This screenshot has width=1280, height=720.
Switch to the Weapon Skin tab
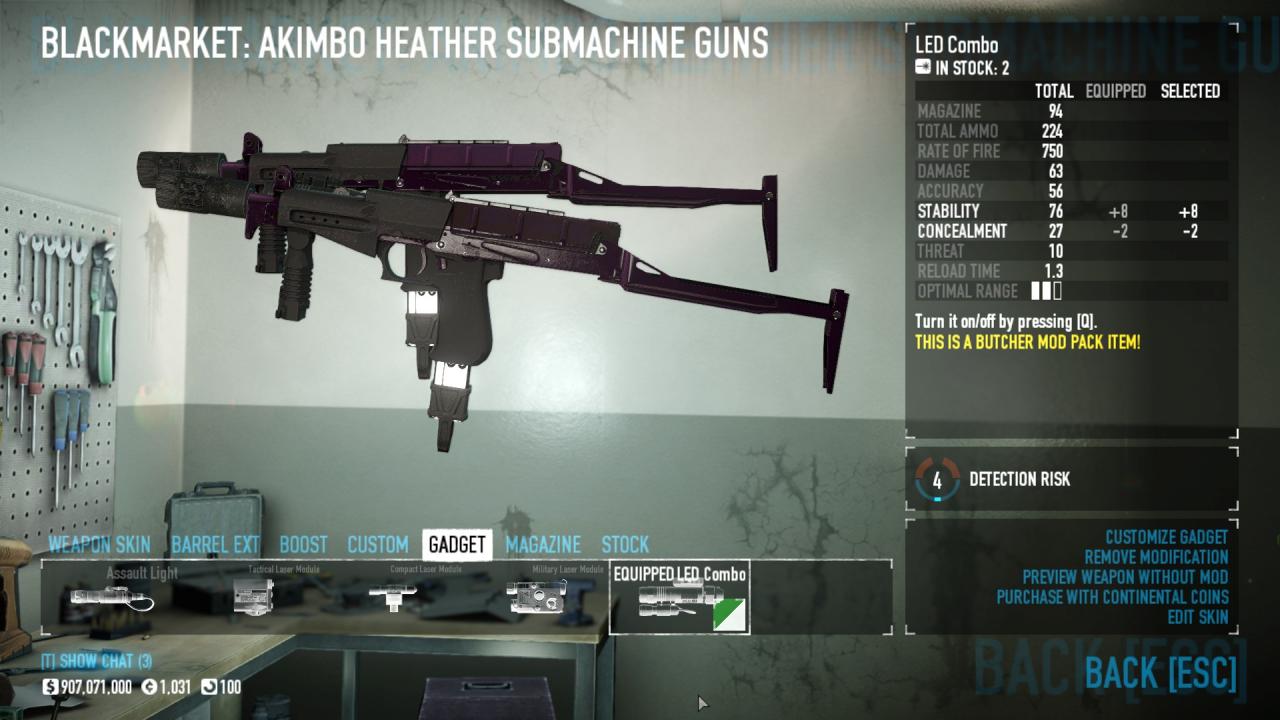point(99,545)
